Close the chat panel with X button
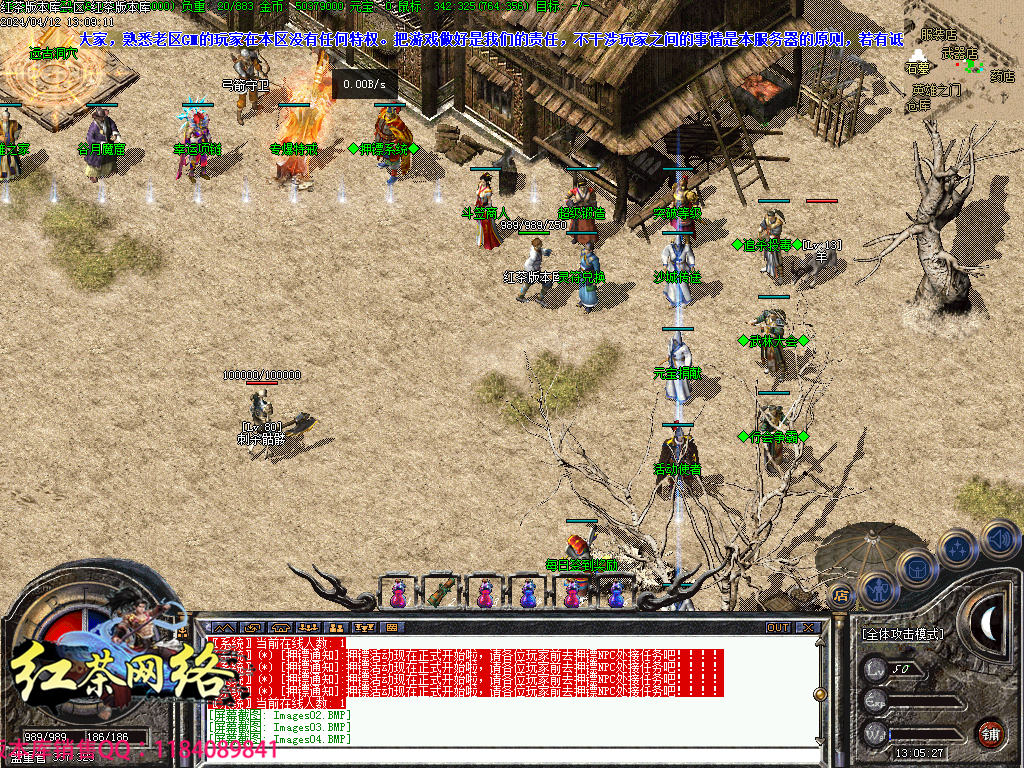1024x768 pixels. point(808,628)
